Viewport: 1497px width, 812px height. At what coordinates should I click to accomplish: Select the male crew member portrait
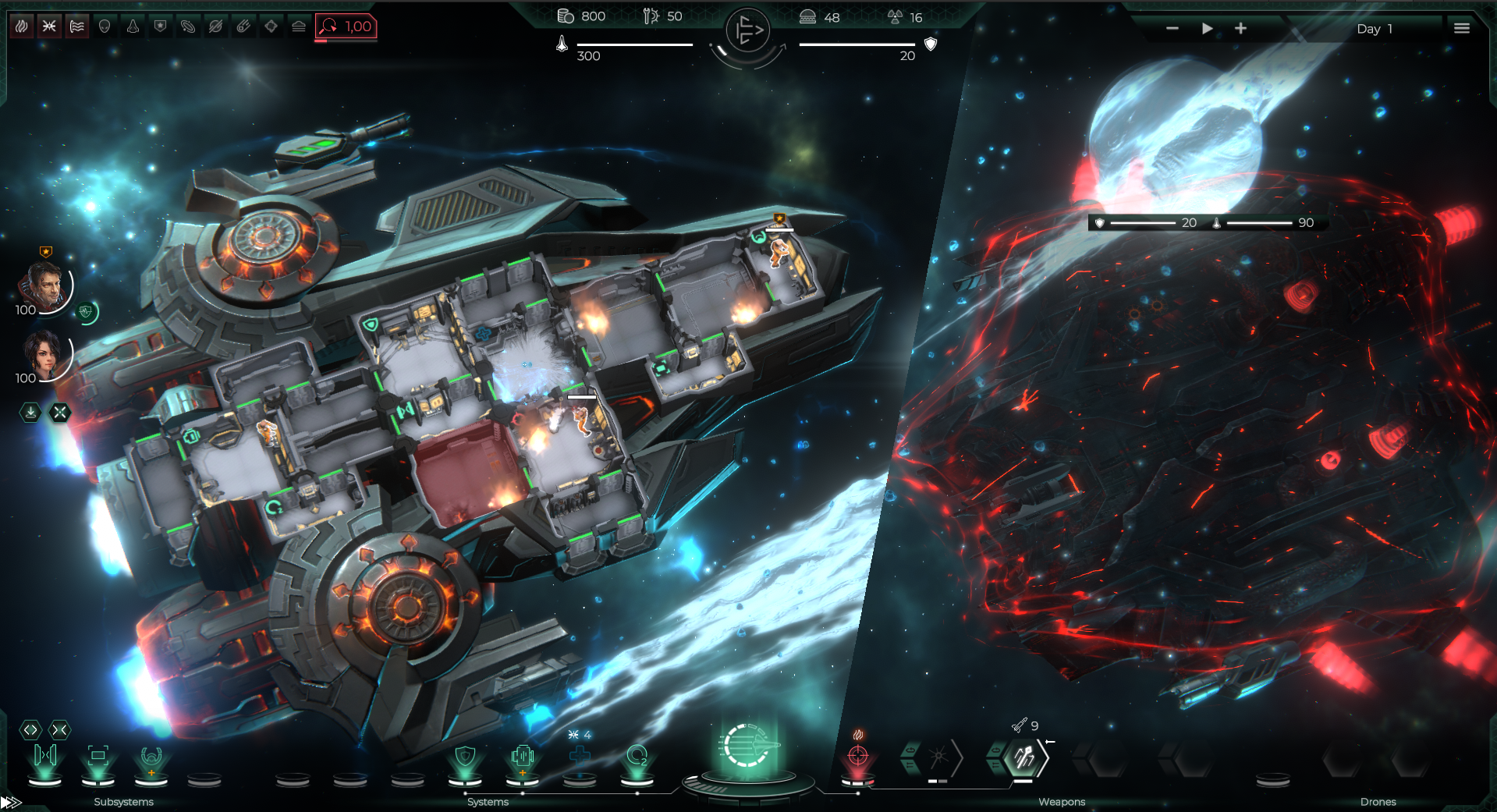pyautogui.click(x=45, y=285)
